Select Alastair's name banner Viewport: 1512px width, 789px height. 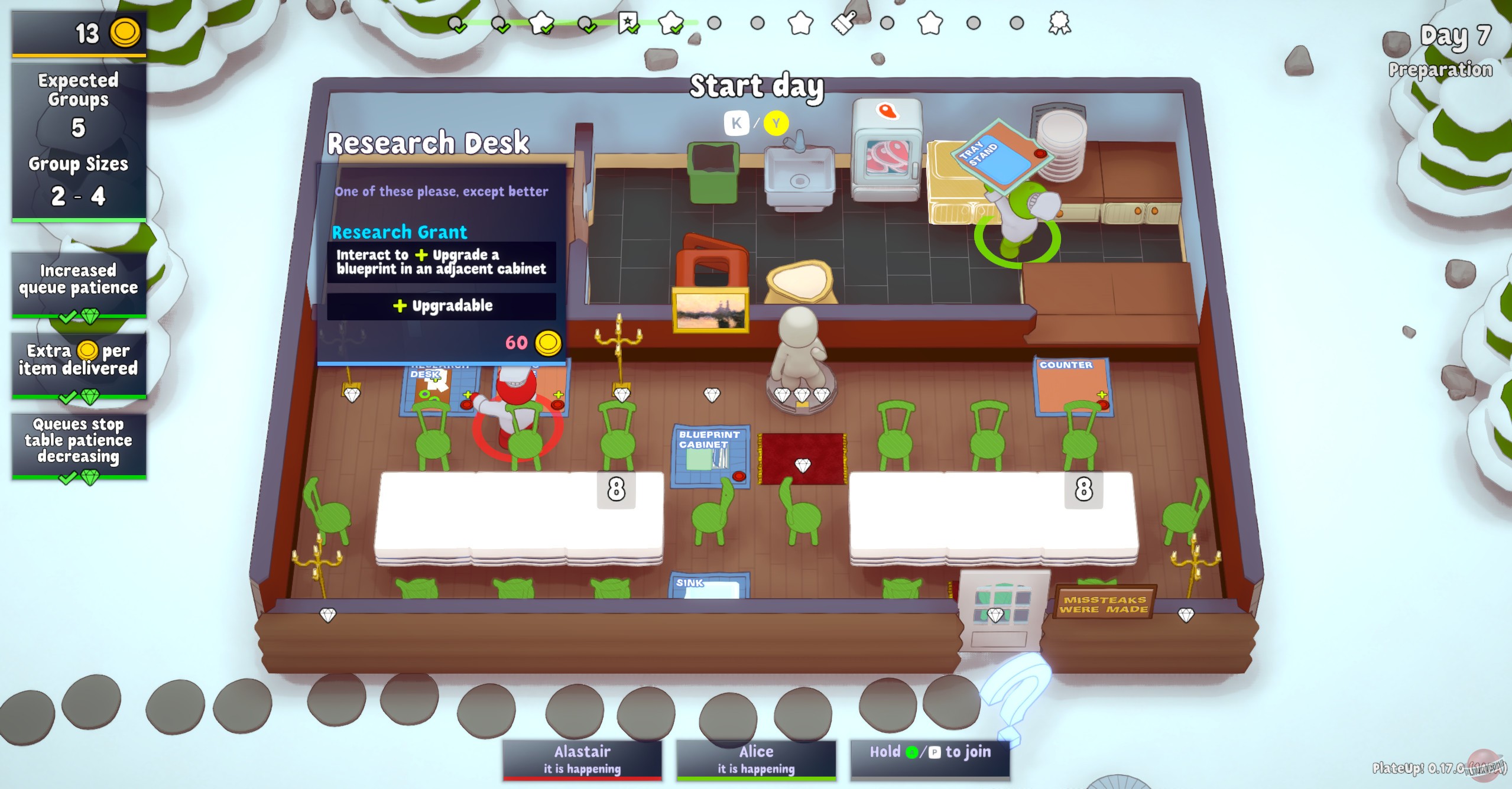coord(582,758)
